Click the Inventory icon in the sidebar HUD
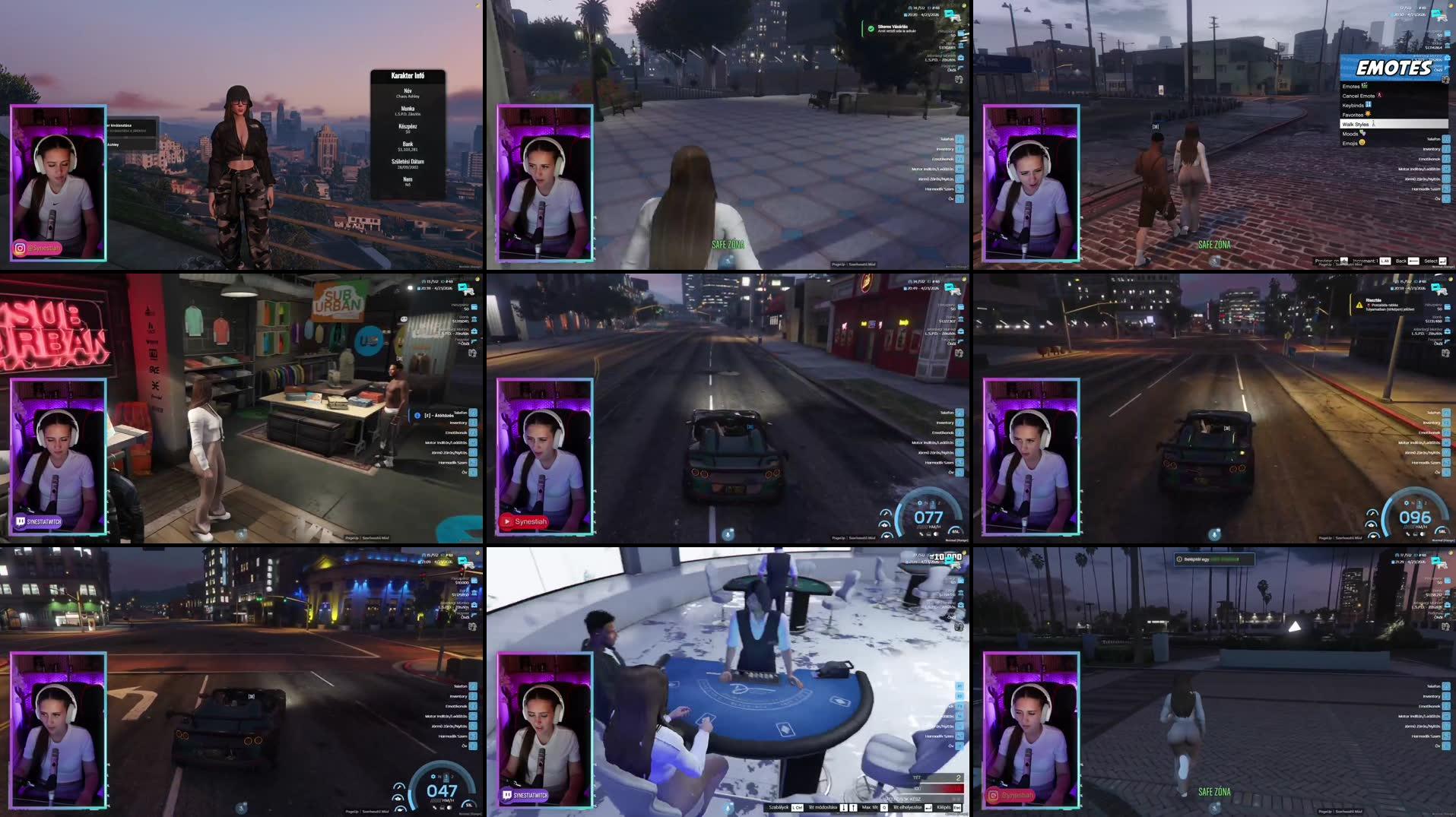Image resolution: width=1456 pixels, height=817 pixels. coord(960,423)
